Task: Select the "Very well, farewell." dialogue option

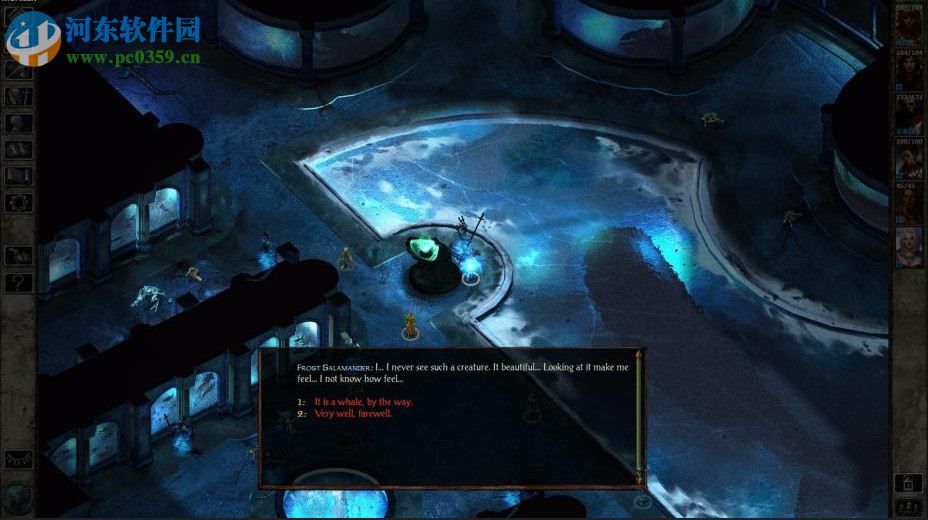Action: click(x=353, y=413)
